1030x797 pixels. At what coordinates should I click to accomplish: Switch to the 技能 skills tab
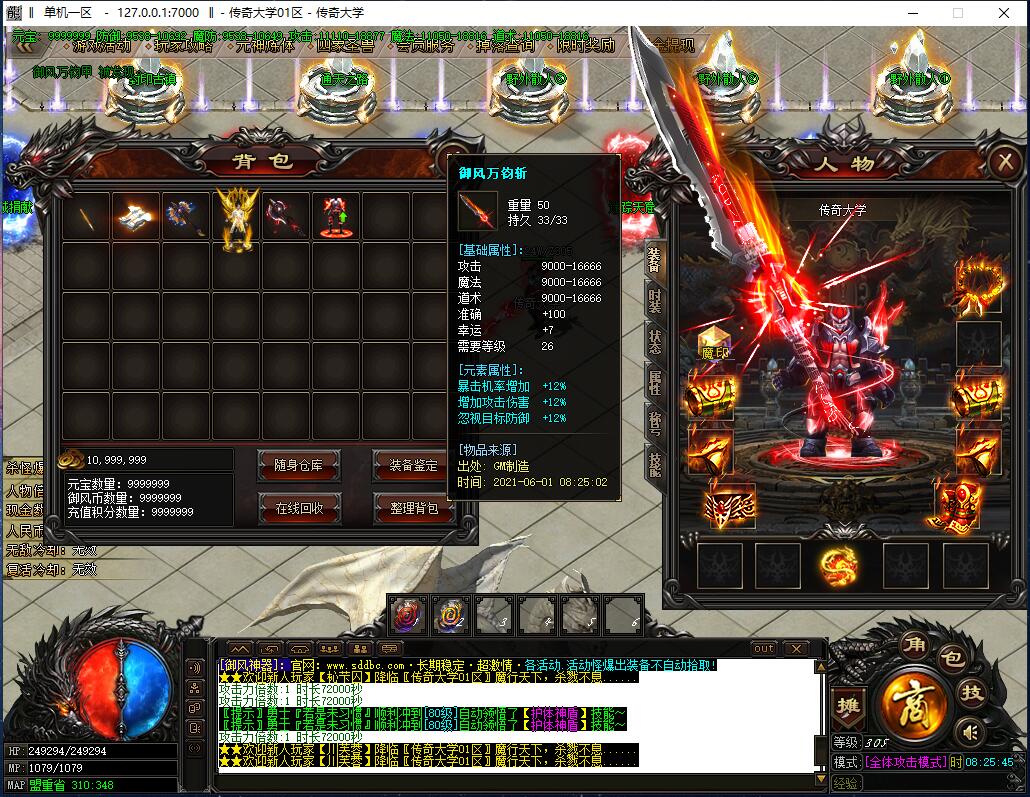point(654,462)
